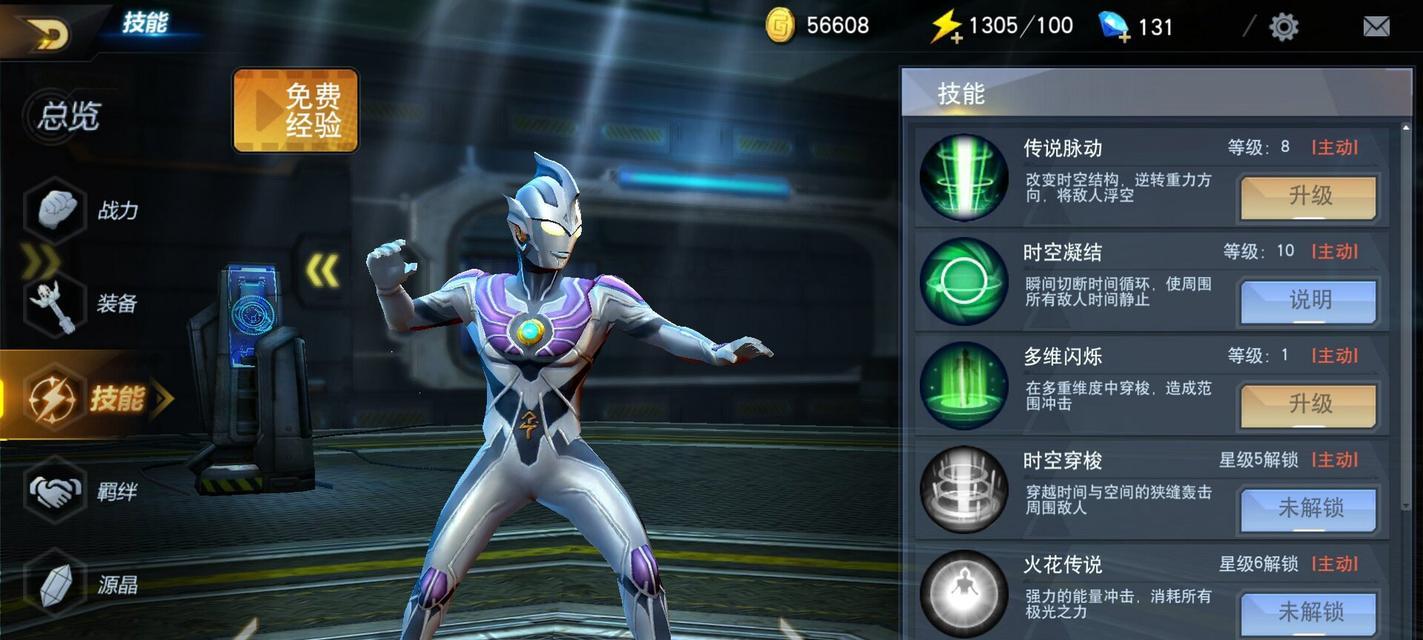Click 未解锁 button for 时空穿梭

(1309, 509)
